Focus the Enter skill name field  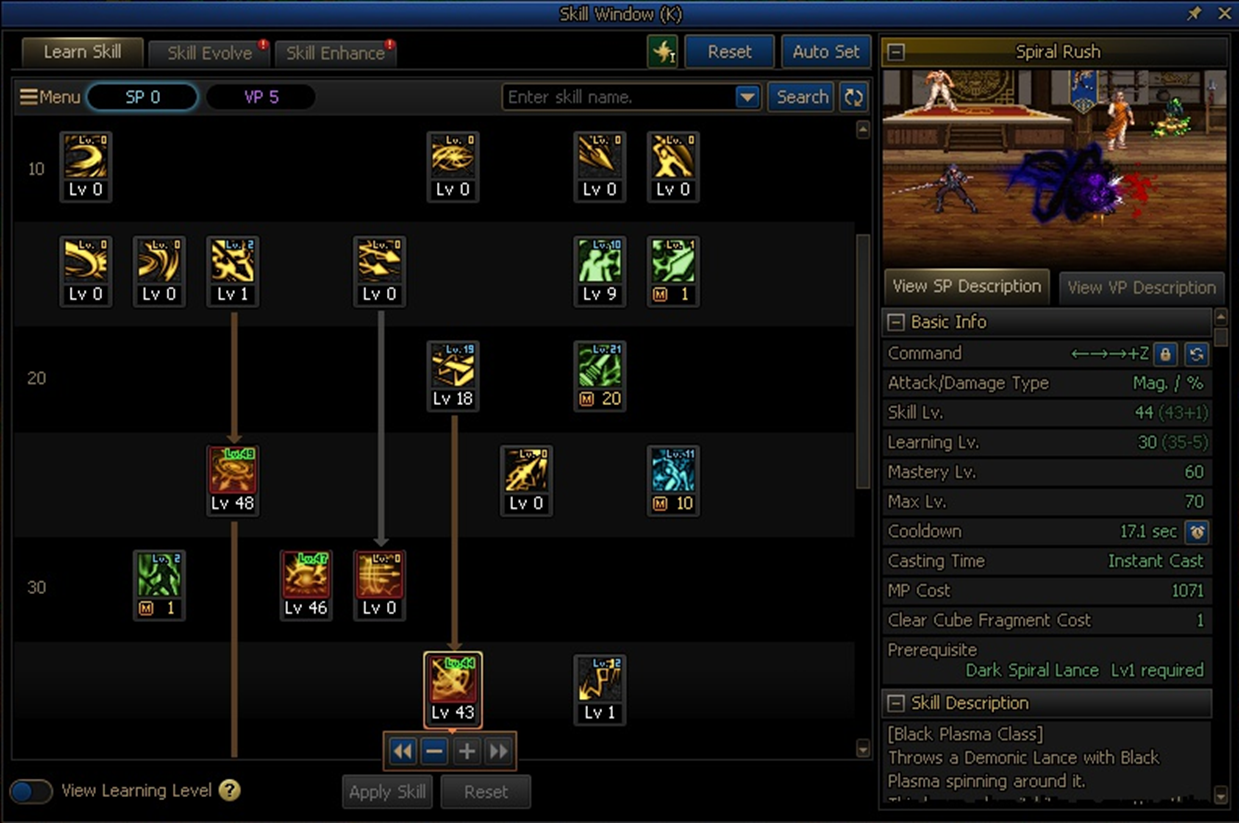(618, 97)
